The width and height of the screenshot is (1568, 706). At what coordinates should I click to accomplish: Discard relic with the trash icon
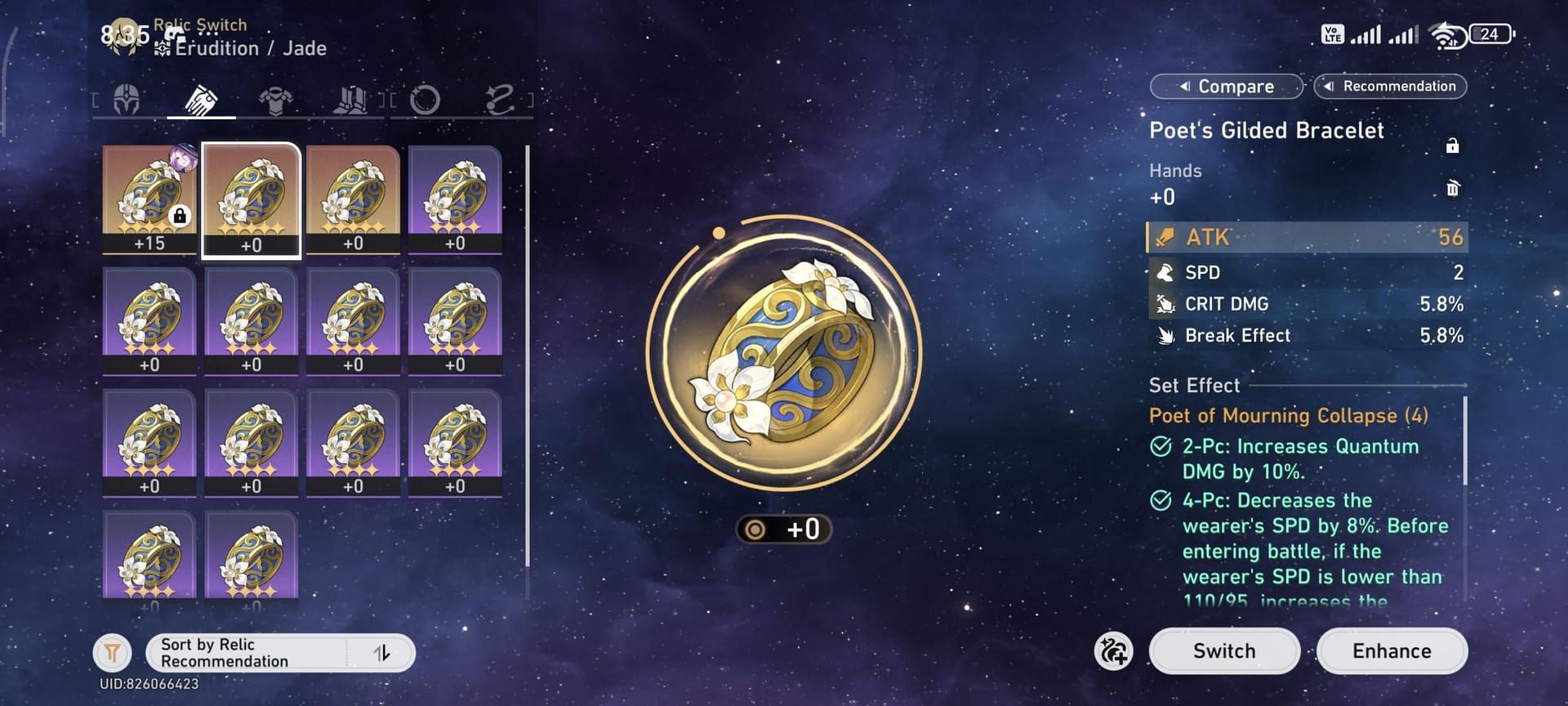(x=1452, y=189)
